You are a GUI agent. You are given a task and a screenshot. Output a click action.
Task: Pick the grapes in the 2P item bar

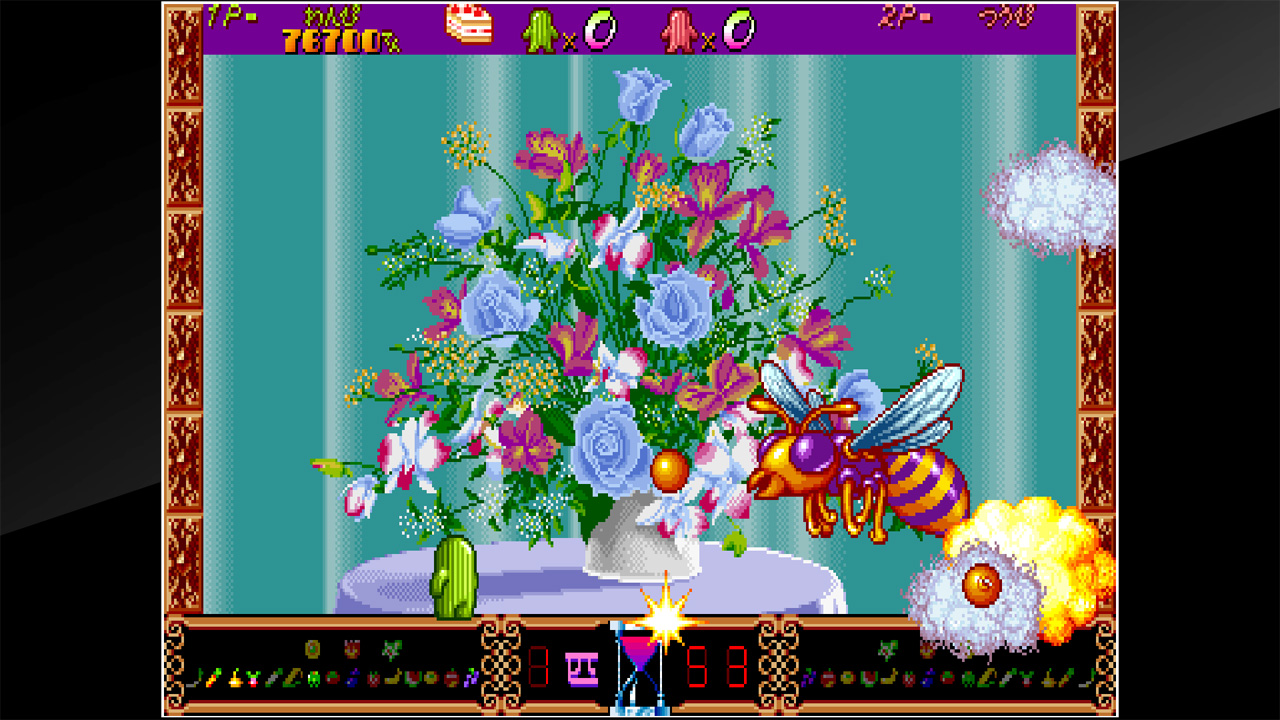(808, 678)
